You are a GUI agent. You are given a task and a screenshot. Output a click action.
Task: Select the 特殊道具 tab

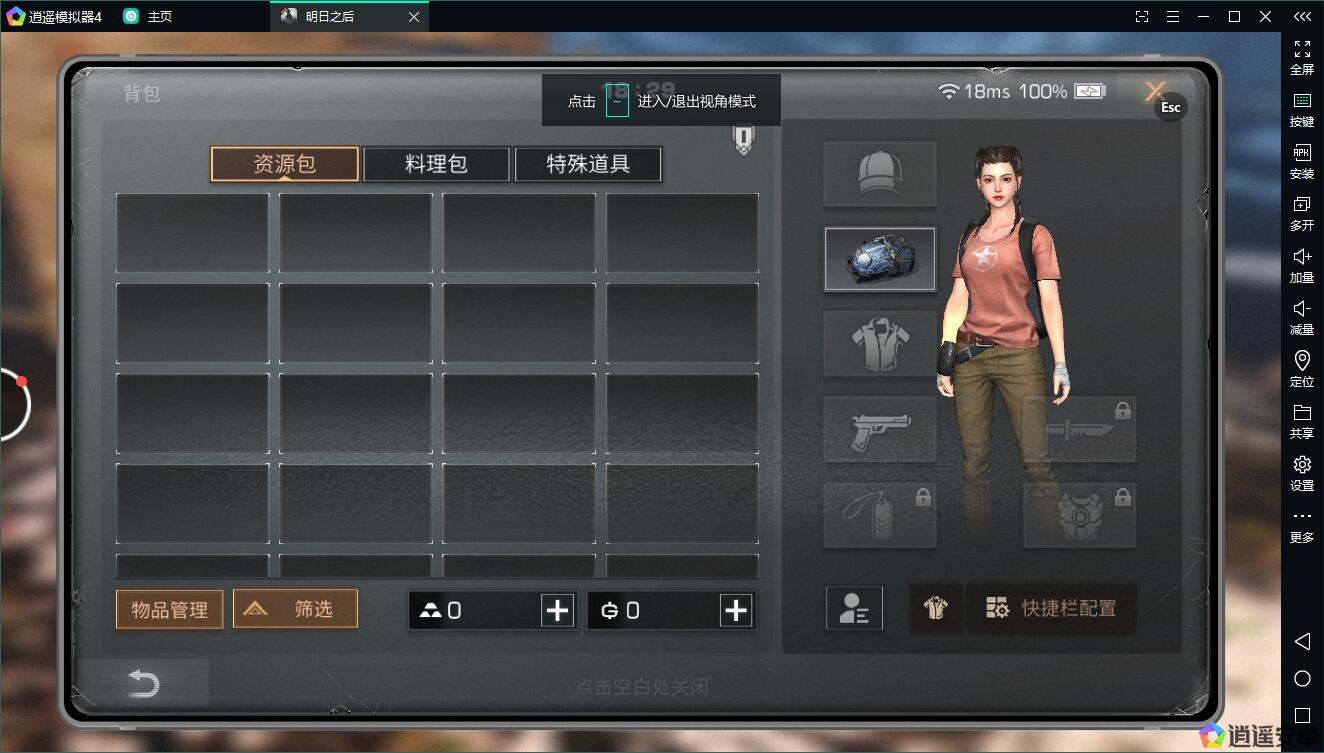point(588,164)
